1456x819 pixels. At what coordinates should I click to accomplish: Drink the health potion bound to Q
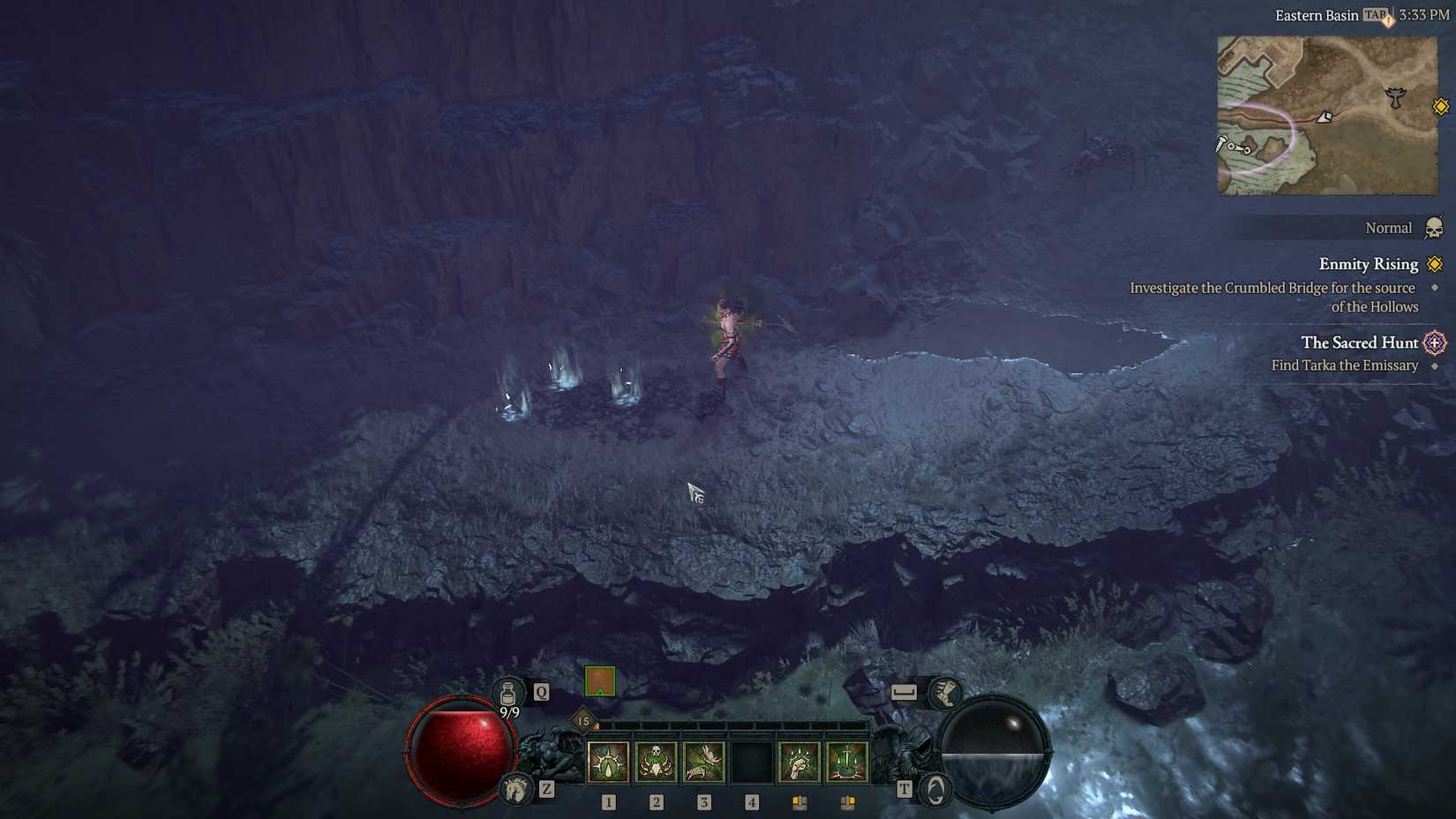pos(507,693)
